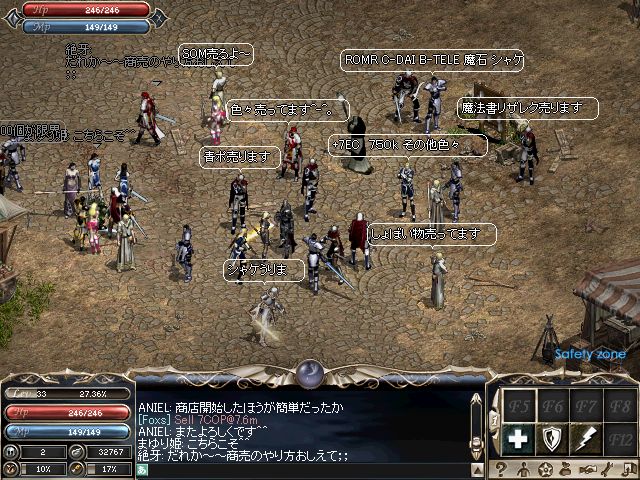Open the character status person icon
The image size is (640, 480).
(x=522, y=469)
